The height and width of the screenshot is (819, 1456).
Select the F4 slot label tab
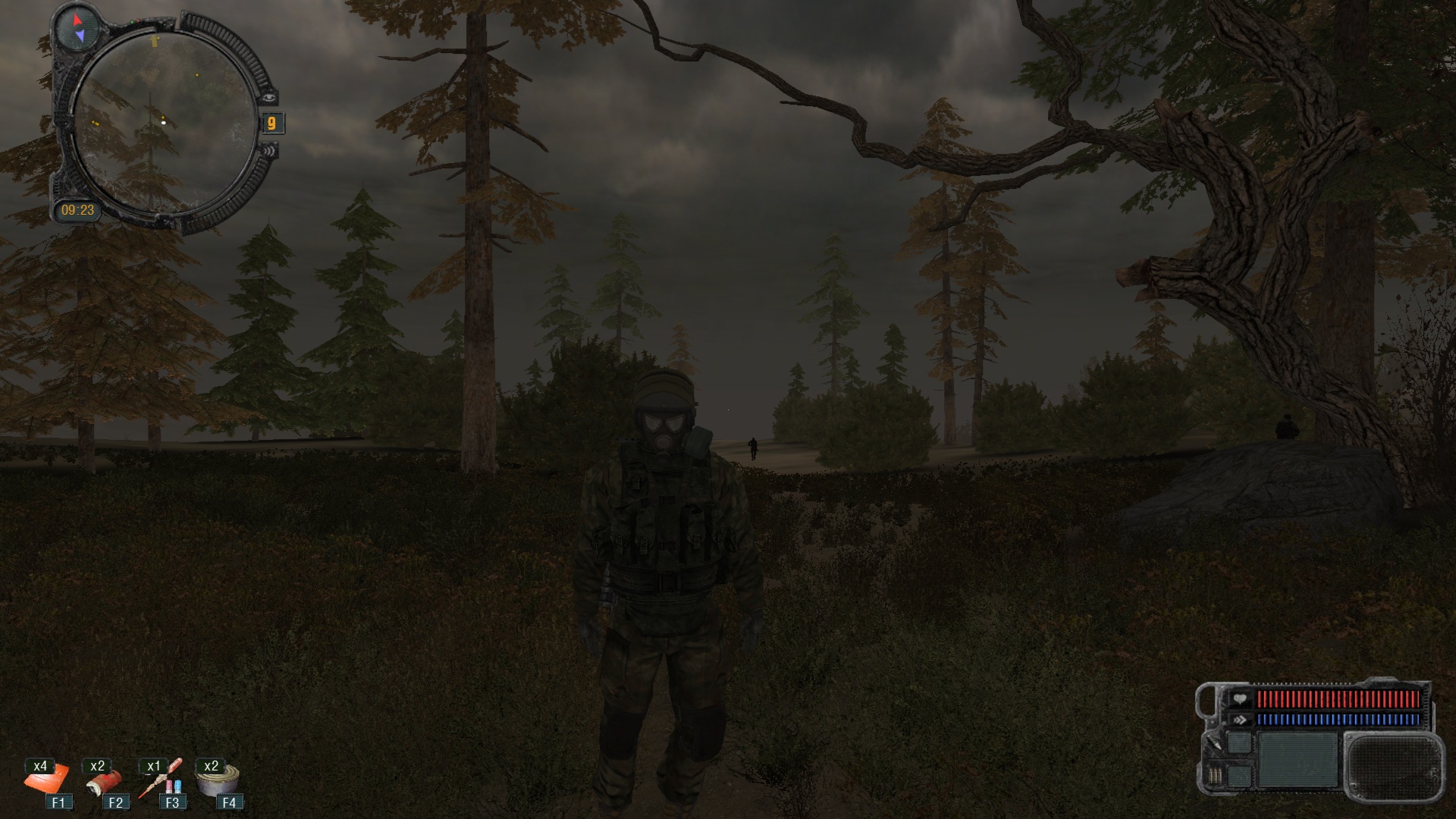pos(230,802)
